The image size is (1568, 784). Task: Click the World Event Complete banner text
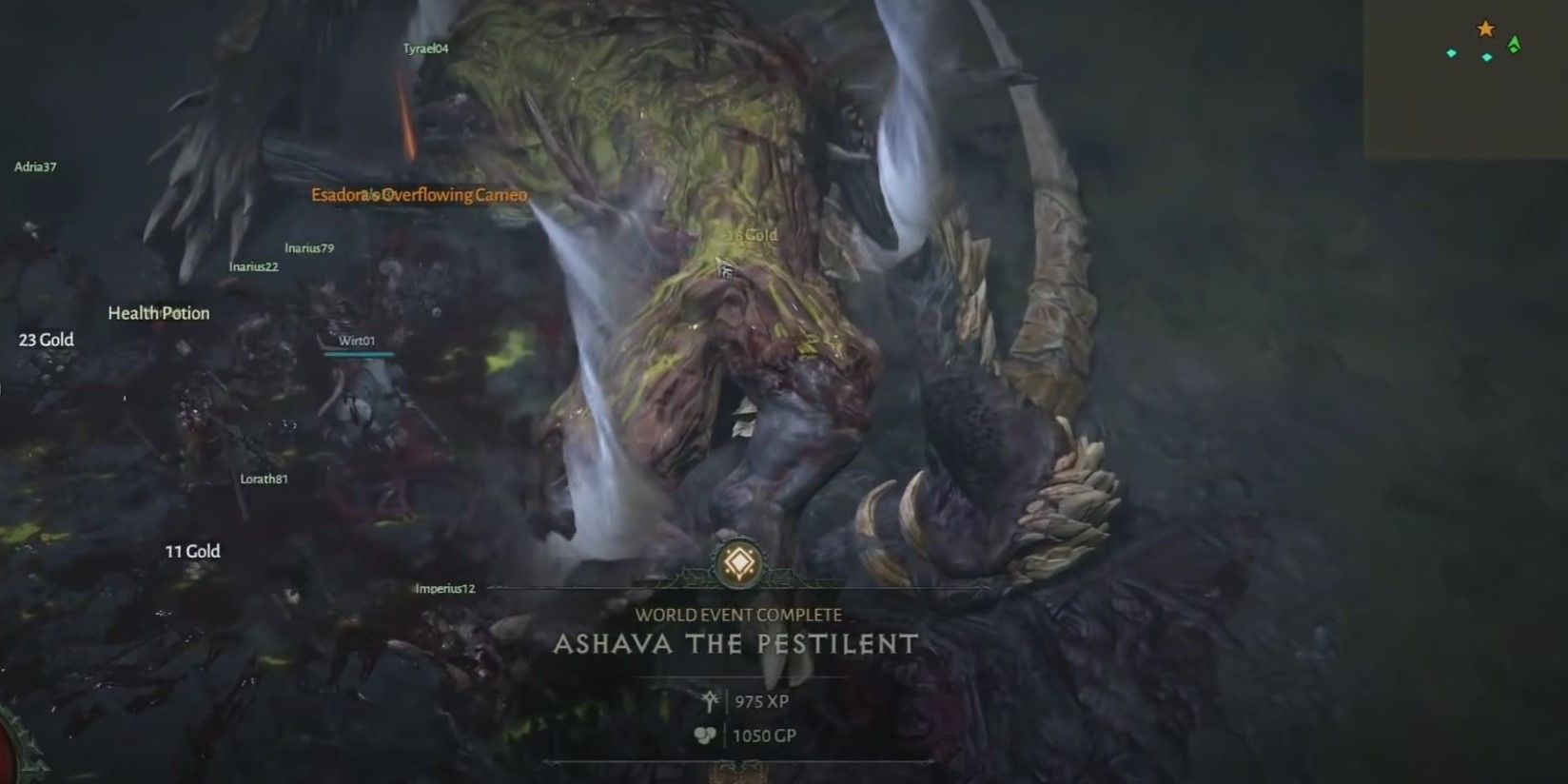coord(739,615)
